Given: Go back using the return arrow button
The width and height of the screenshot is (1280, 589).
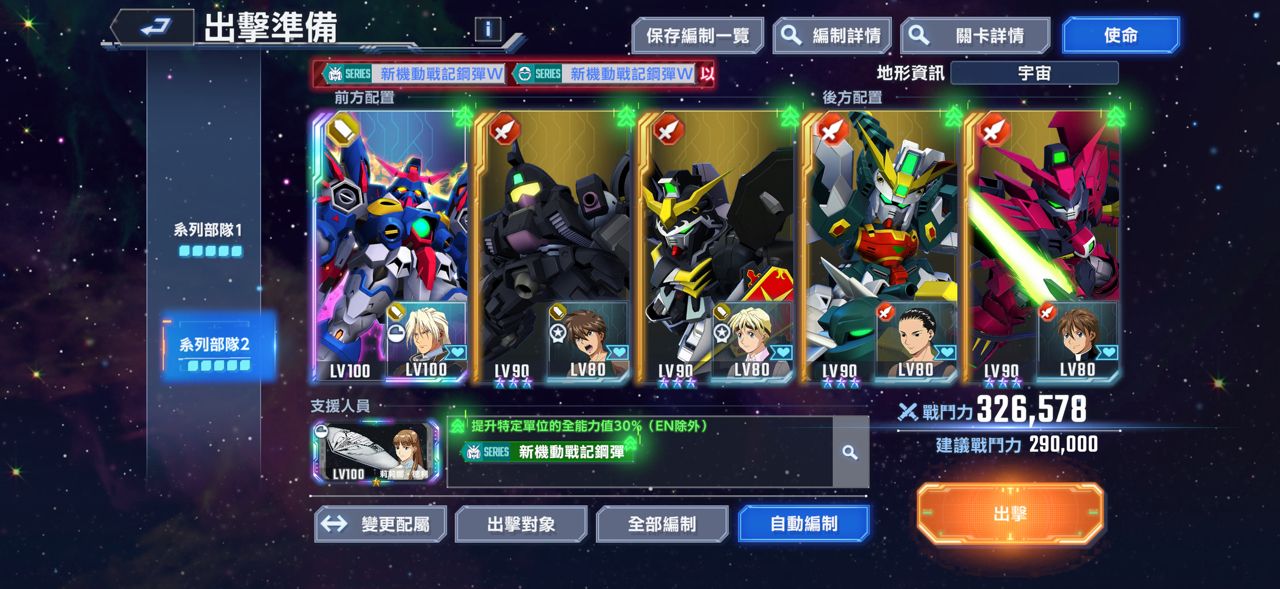Looking at the screenshot, I should click(152, 27).
